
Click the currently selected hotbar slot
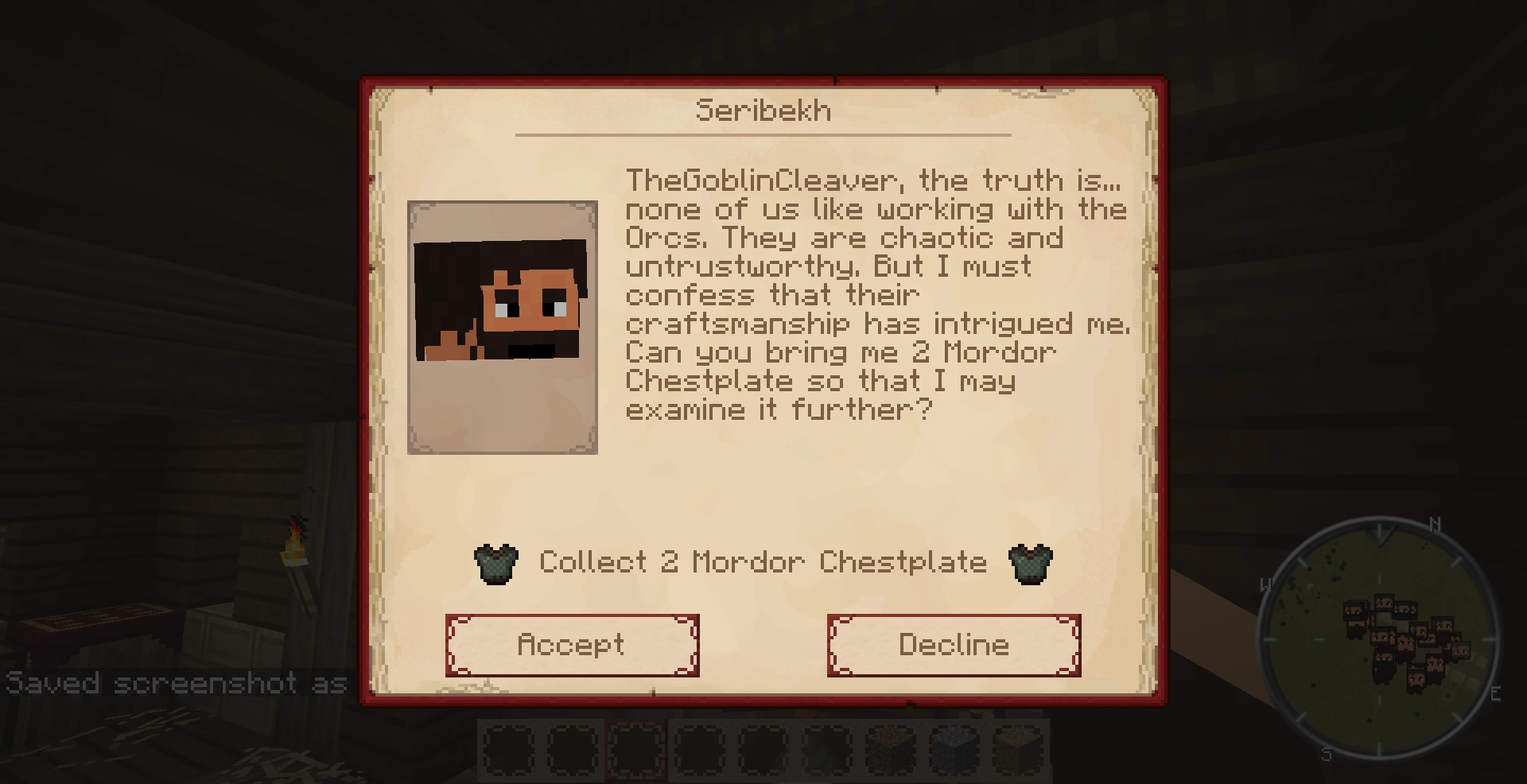click(x=636, y=747)
